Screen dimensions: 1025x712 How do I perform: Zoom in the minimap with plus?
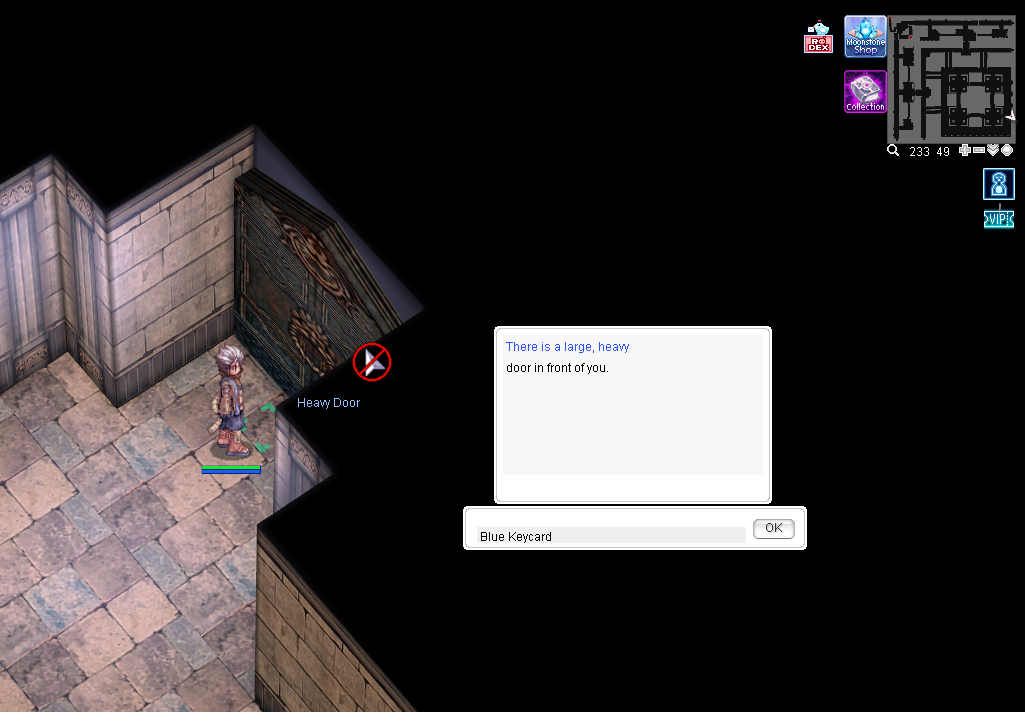point(965,150)
